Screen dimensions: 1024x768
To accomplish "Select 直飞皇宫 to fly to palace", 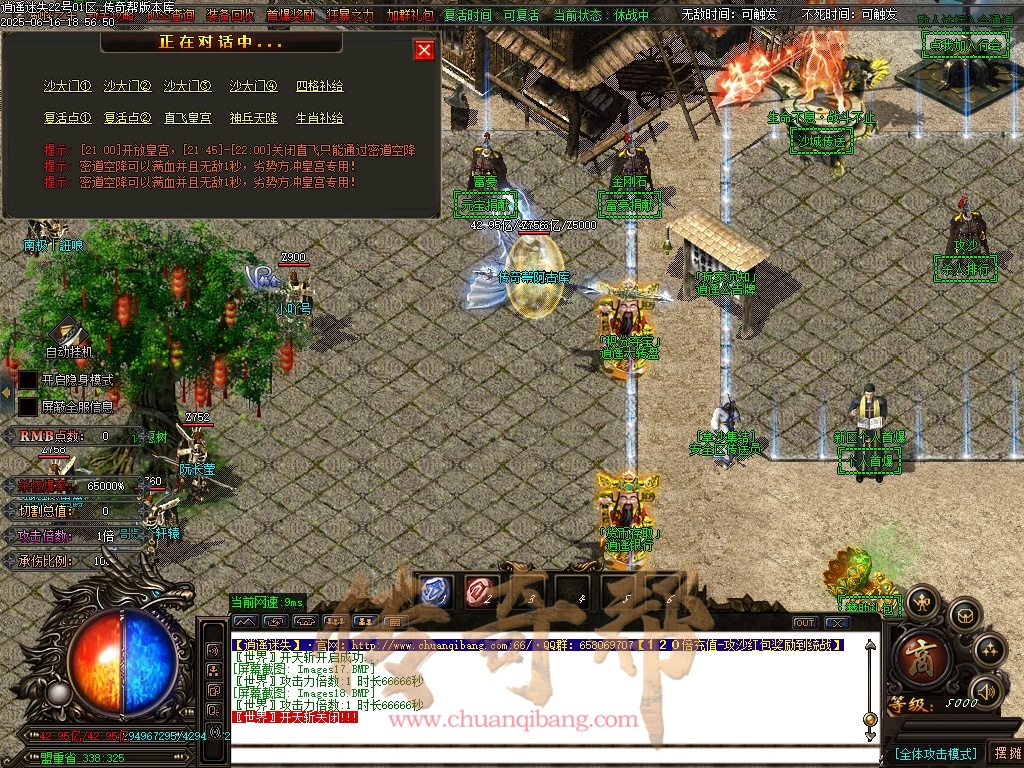I will pos(187,118).
